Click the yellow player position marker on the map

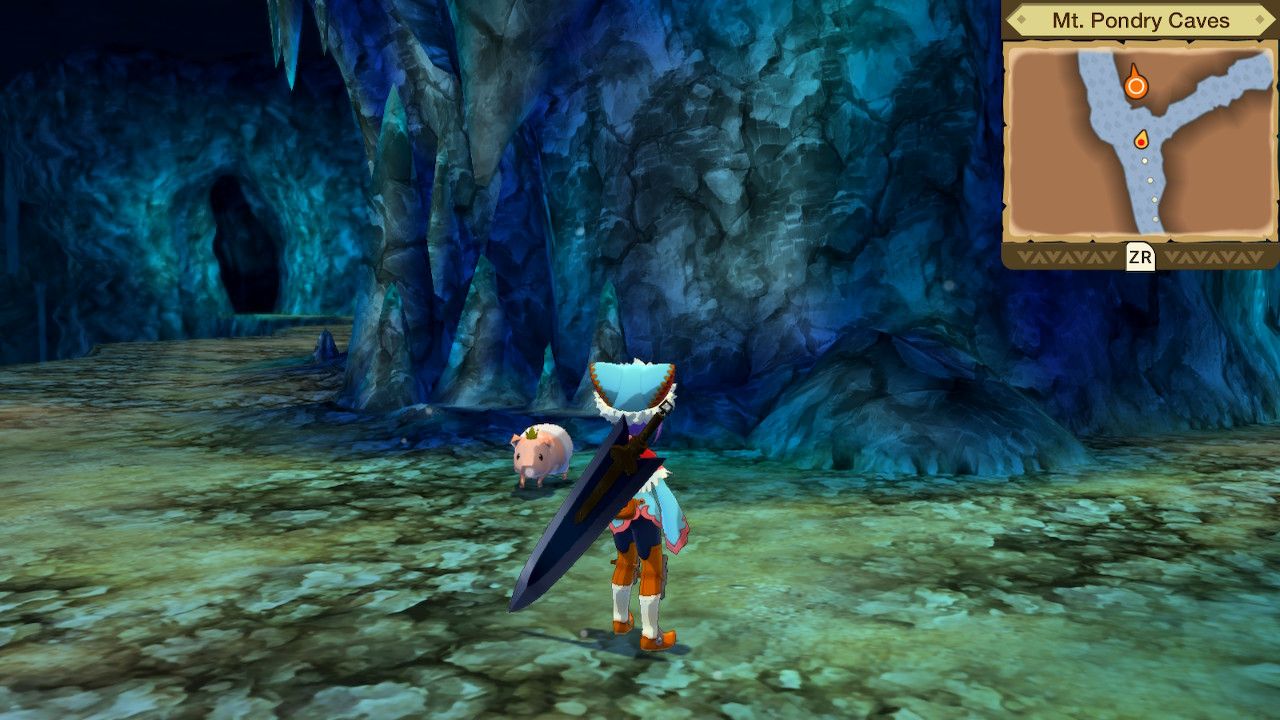(x=1141, y=139)
